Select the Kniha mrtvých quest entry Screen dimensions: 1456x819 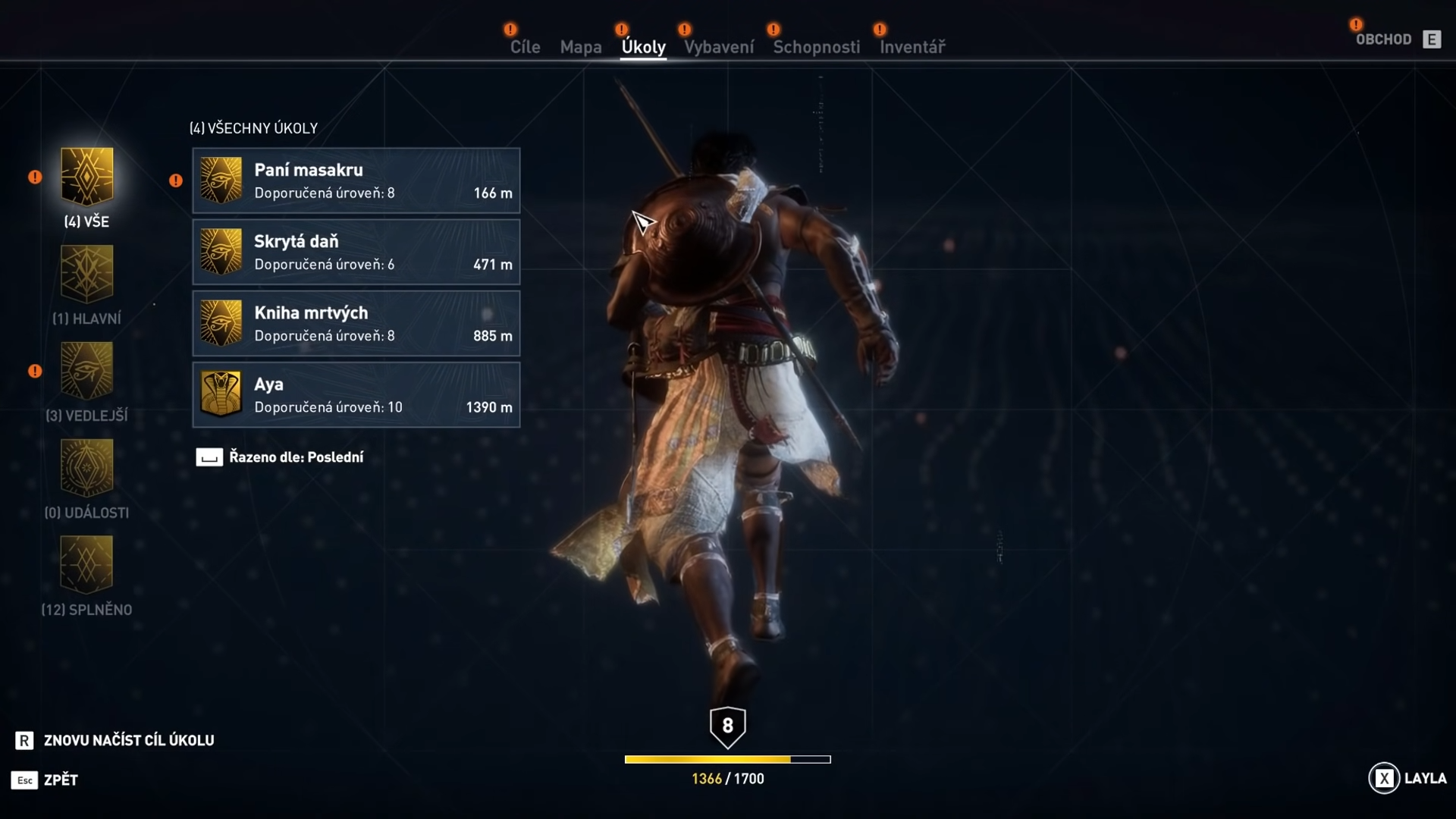point(356,323)
